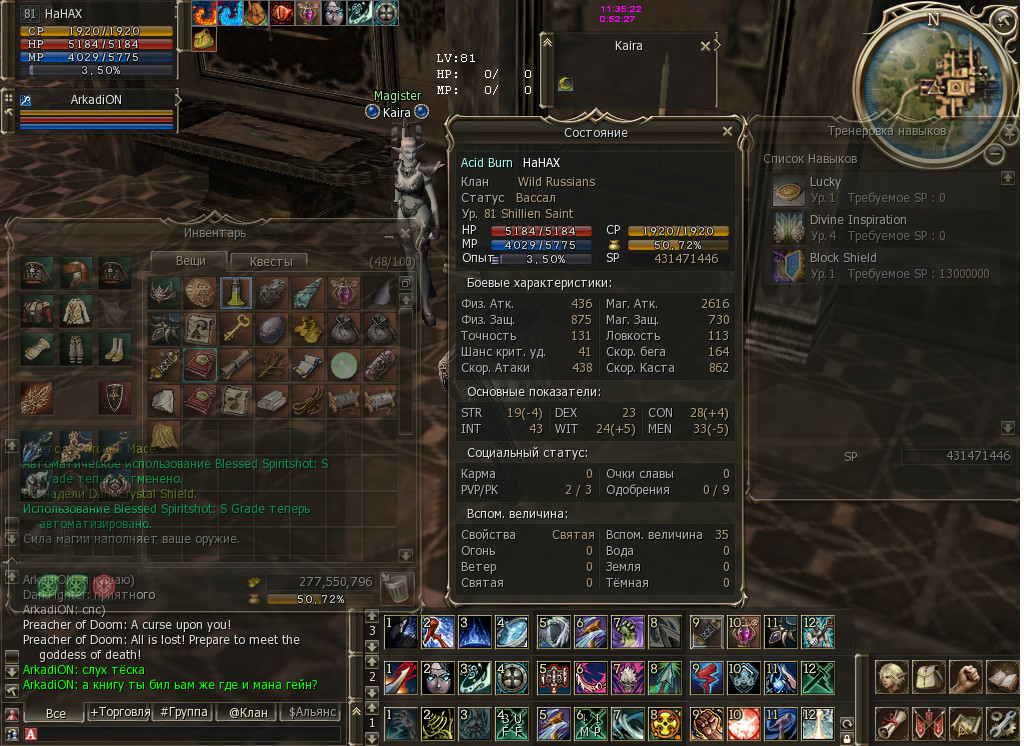Viewport: 1024px width, 746px height.
Task: Click the inventory trash can
Action: (397, 585)
